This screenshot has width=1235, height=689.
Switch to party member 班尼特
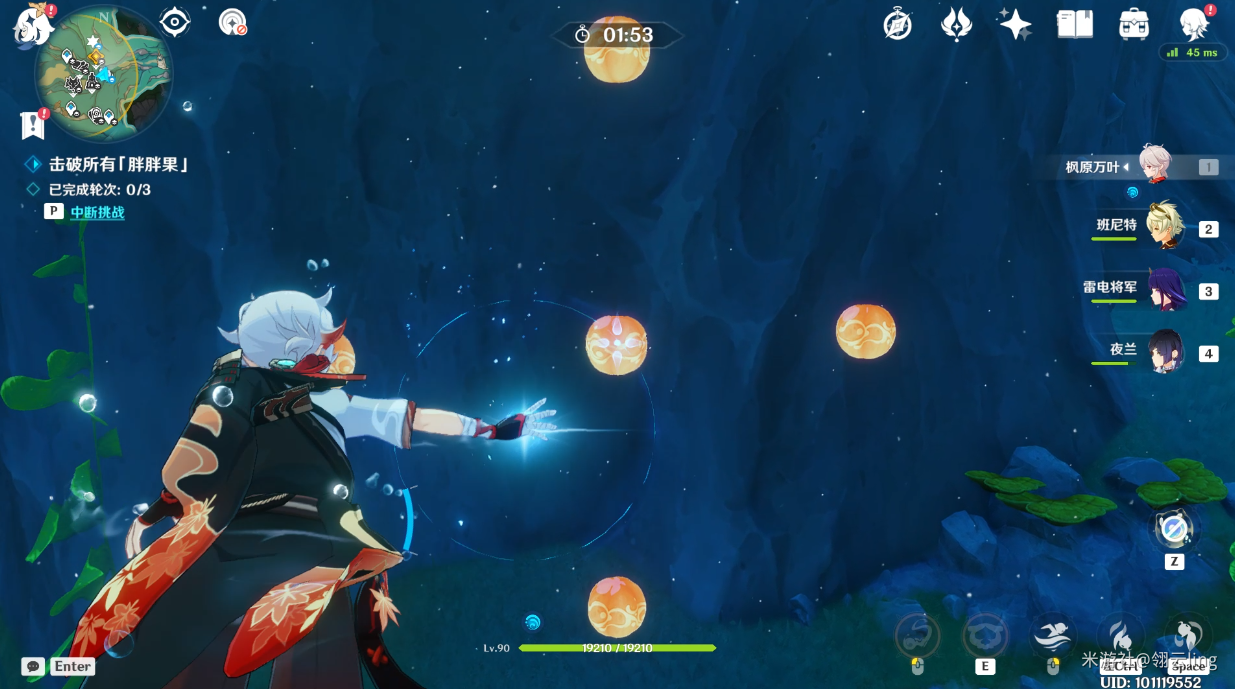click(x=1165, y=227)
